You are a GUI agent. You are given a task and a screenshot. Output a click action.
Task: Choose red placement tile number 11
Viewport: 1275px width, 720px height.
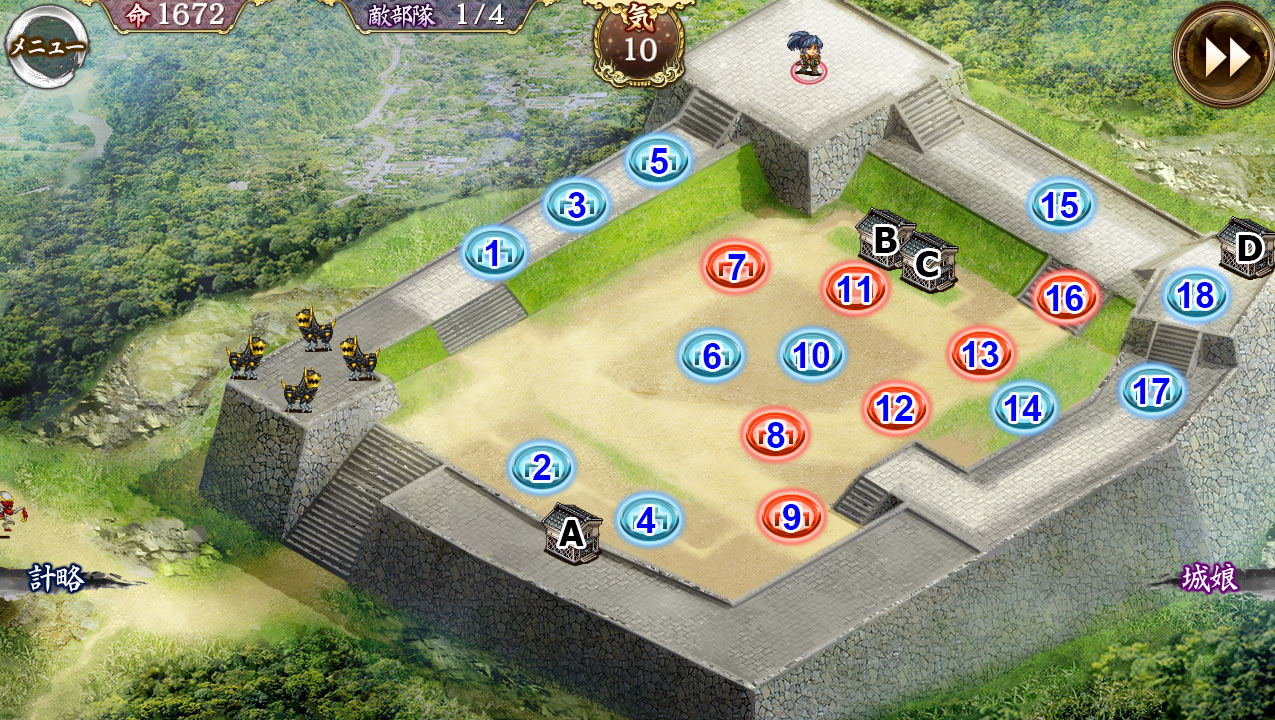[855, 290]
